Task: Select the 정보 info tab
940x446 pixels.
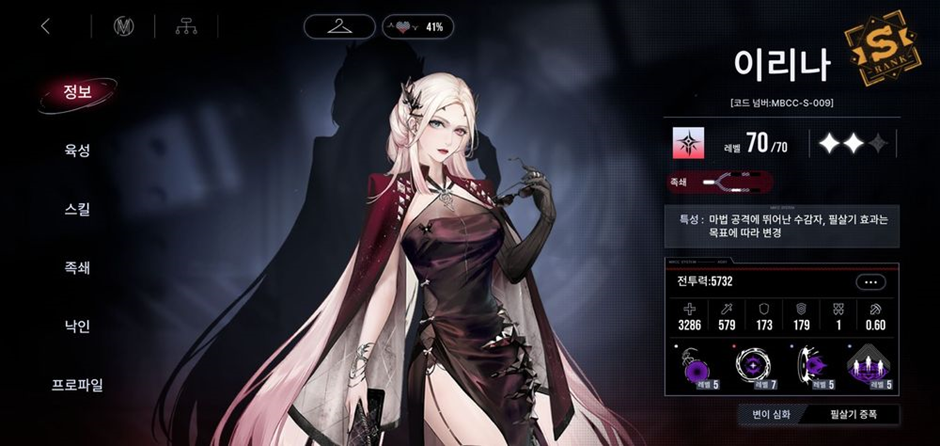Action: tap(77, 93)
